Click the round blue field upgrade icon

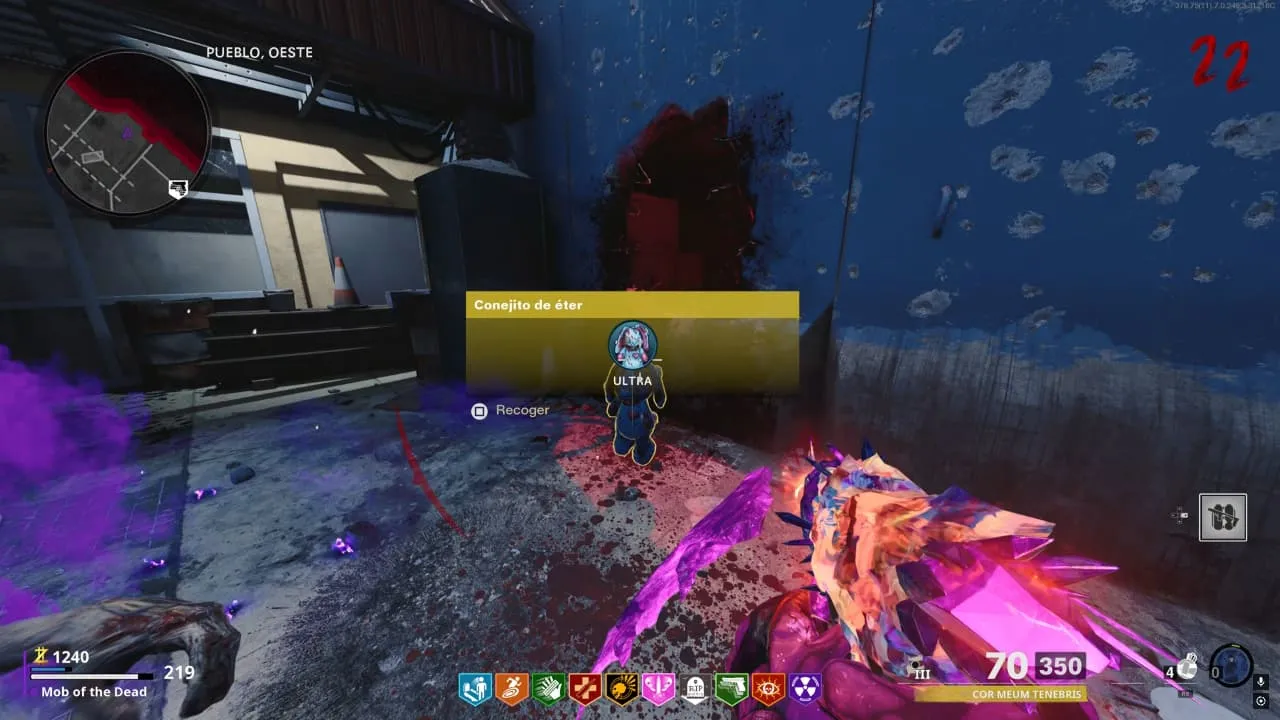[1231, 665]
